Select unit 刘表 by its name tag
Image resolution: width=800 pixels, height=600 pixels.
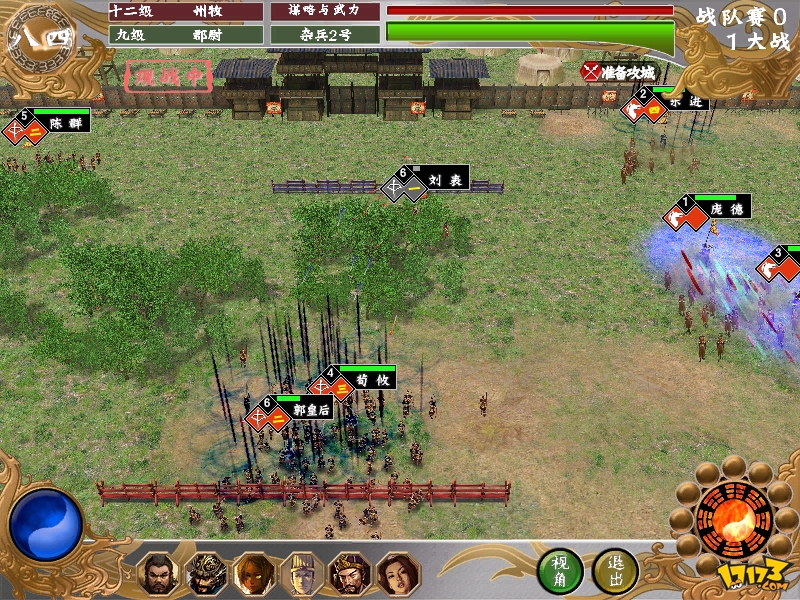[440, 180]
